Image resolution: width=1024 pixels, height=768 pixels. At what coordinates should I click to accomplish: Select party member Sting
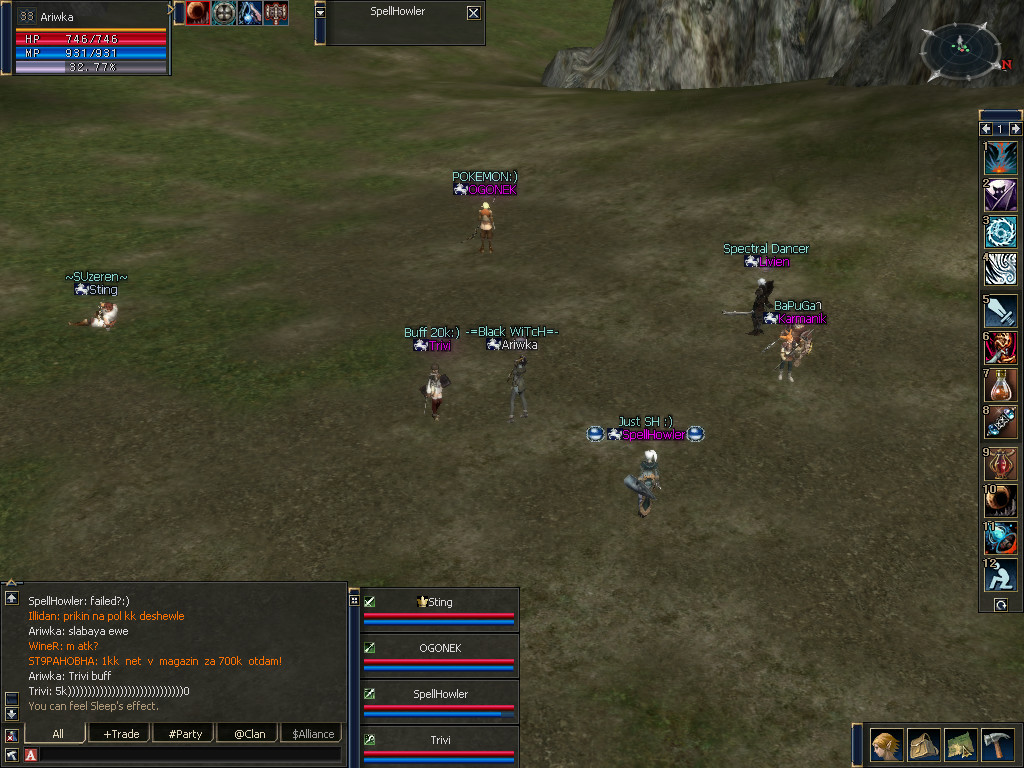tap(440, 602)
